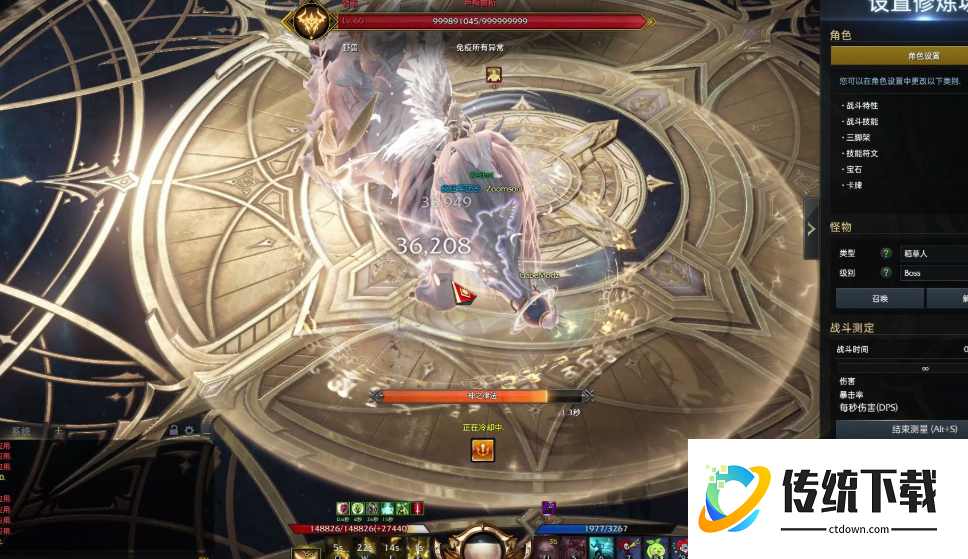
Task: Use the green sprout creature item slot
Action: pos(652,548)
